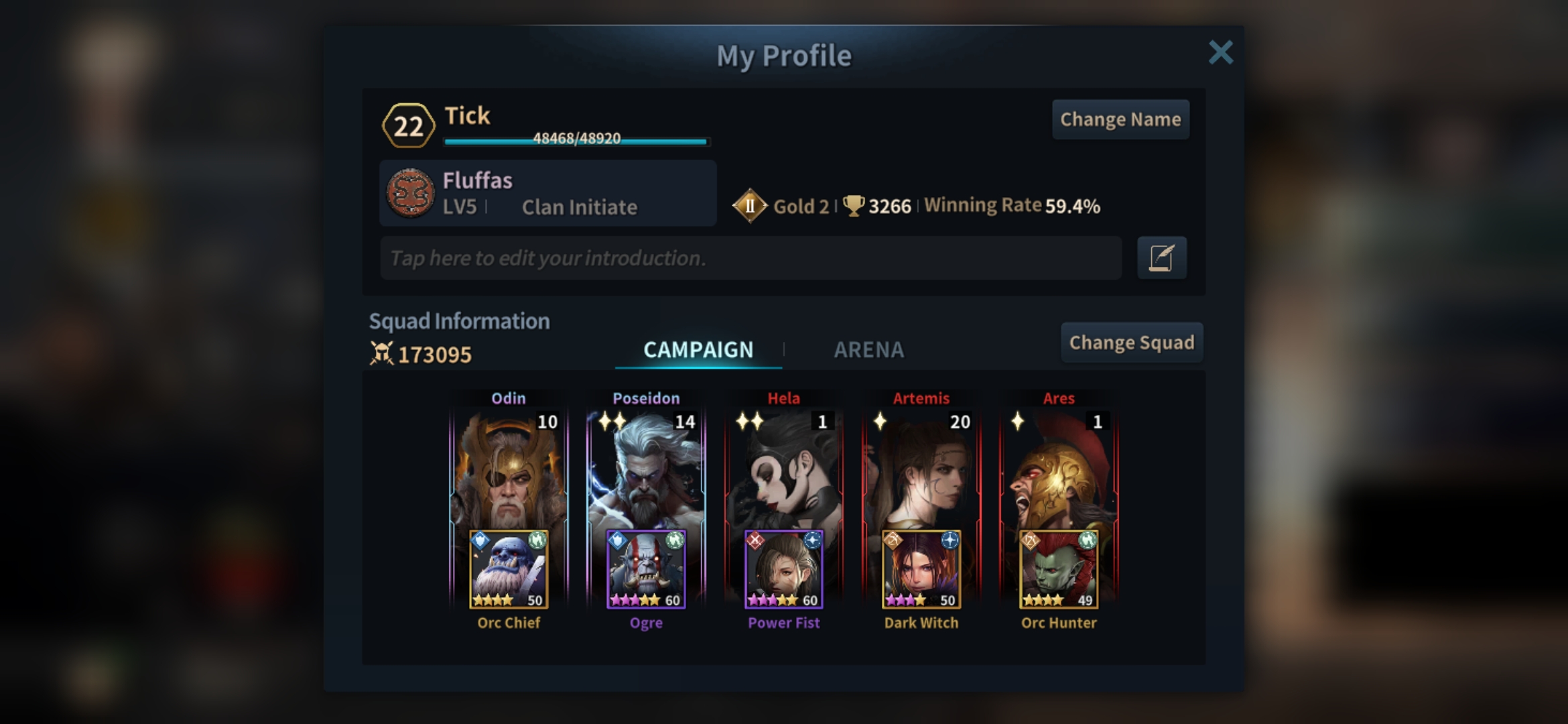Viewport: 1568px width, 724px height.
Task: Select the Campaign squad tab
Action: pyautogui.click(x=698, y=349)
